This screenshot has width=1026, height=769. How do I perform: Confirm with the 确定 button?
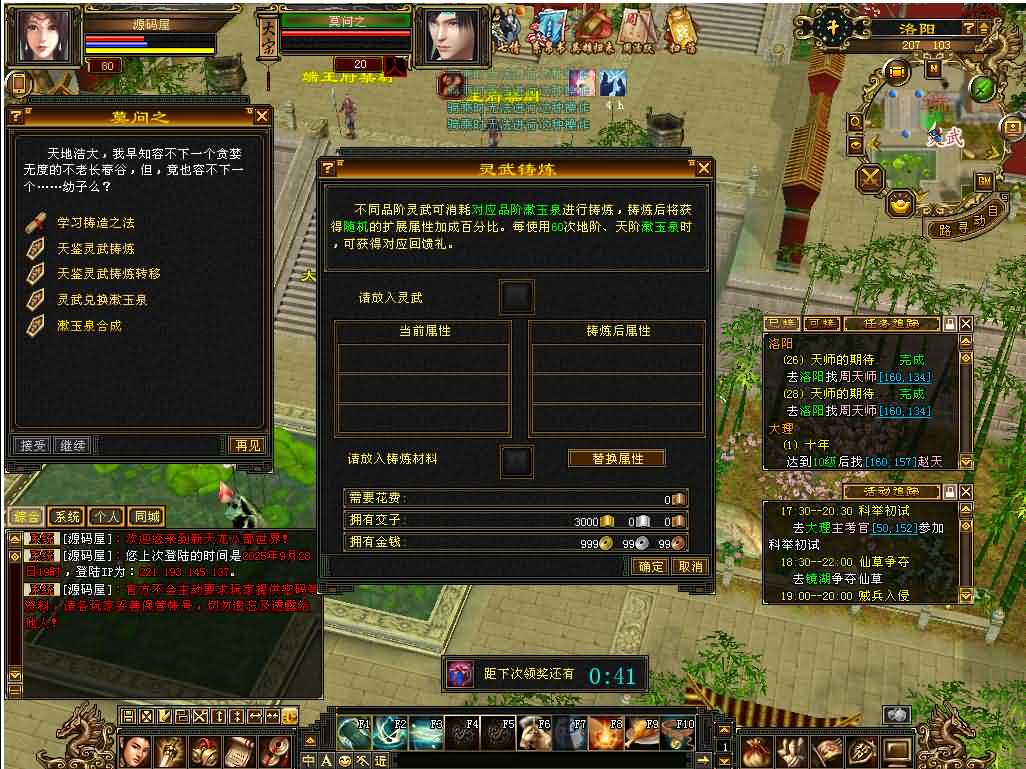pyautogui.click(x=650, y=566)
